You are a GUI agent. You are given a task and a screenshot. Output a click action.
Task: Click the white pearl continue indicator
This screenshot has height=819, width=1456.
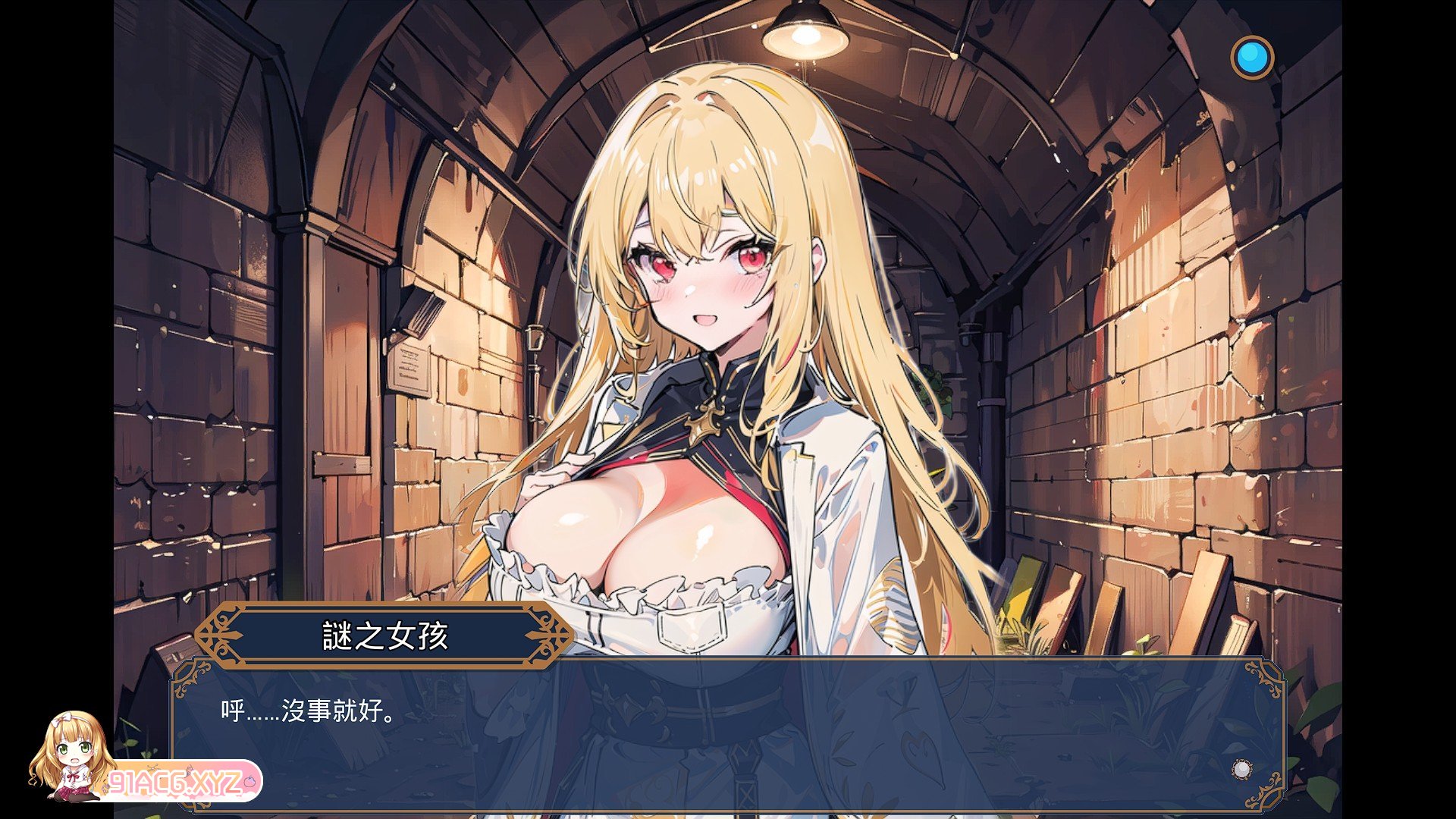coord(1241,769)
